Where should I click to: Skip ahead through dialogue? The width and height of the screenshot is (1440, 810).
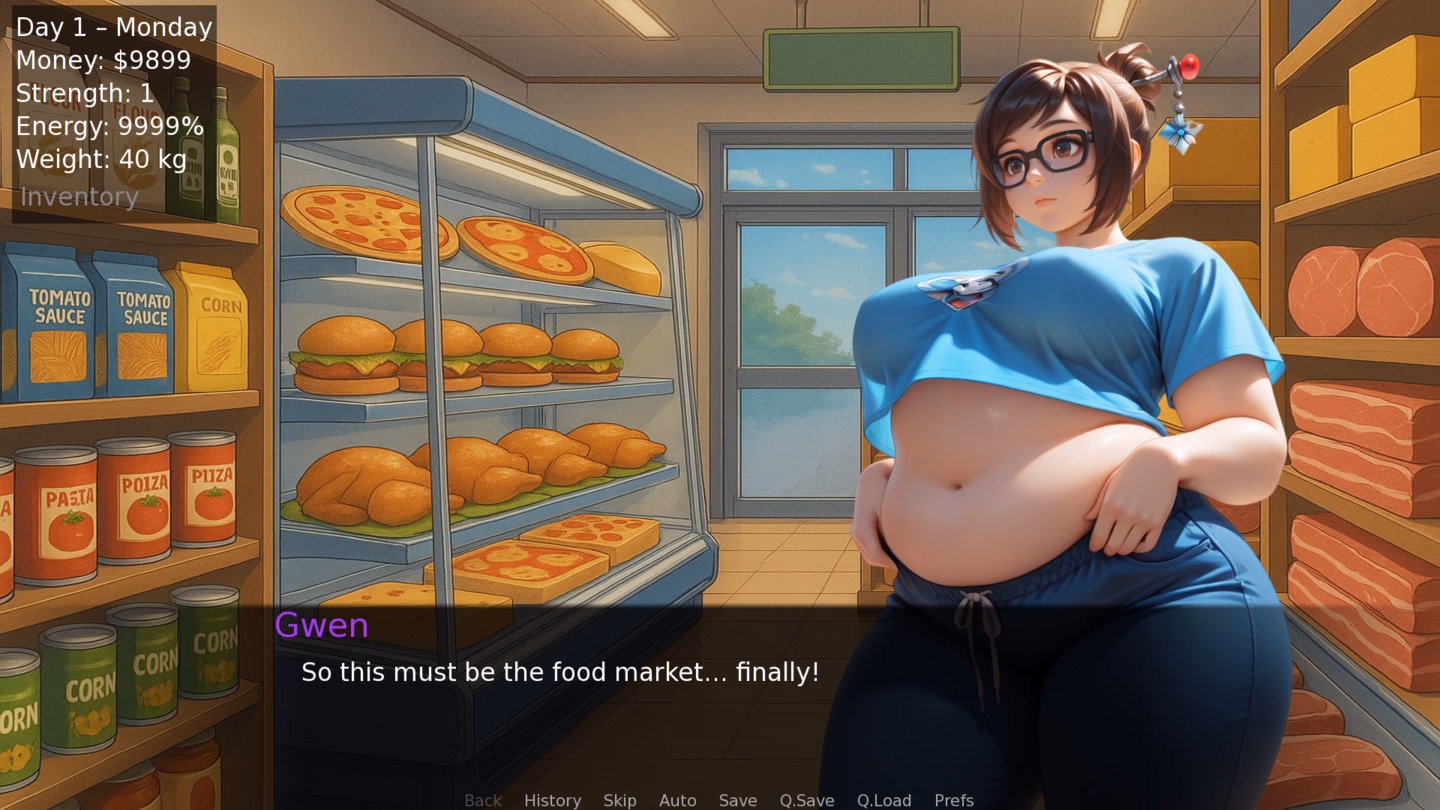coord(620,800)
